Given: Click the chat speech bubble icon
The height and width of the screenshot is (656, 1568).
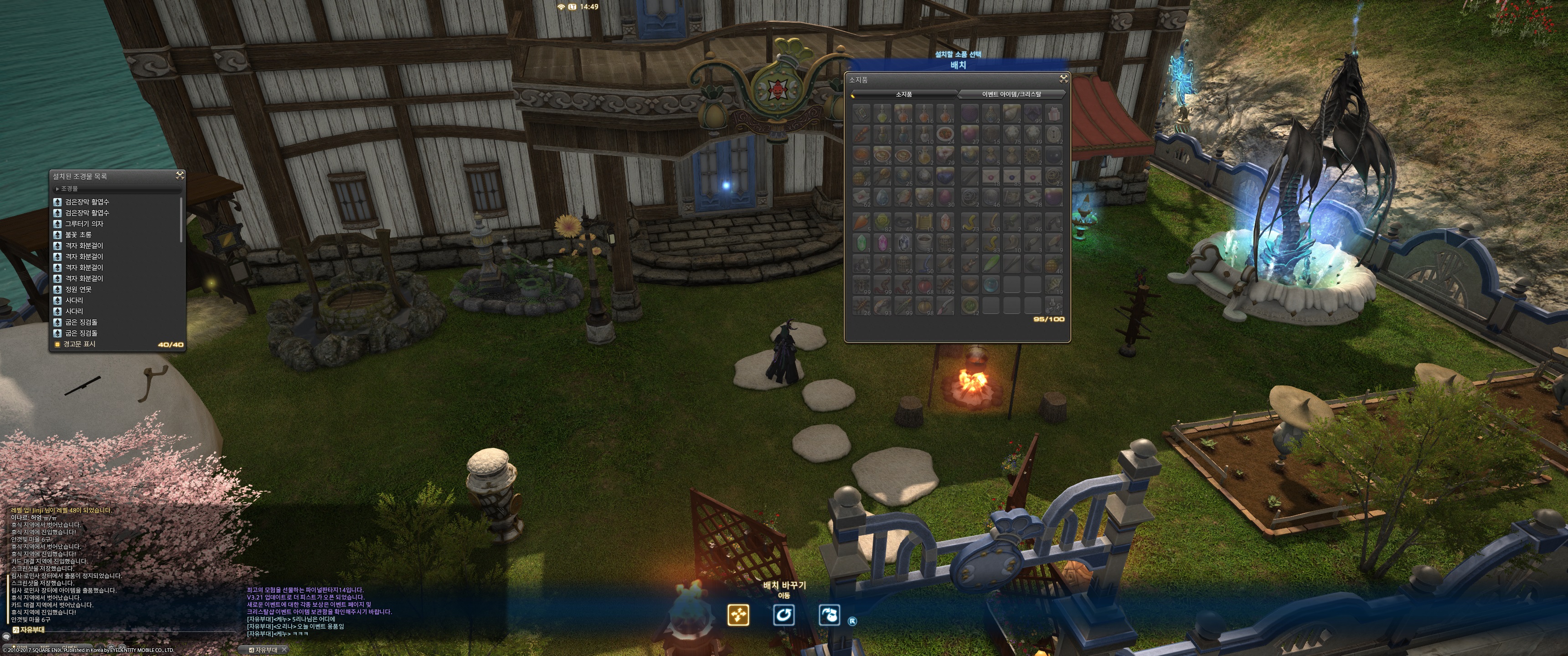Looking at the screenshot, I should coord(6,637).
